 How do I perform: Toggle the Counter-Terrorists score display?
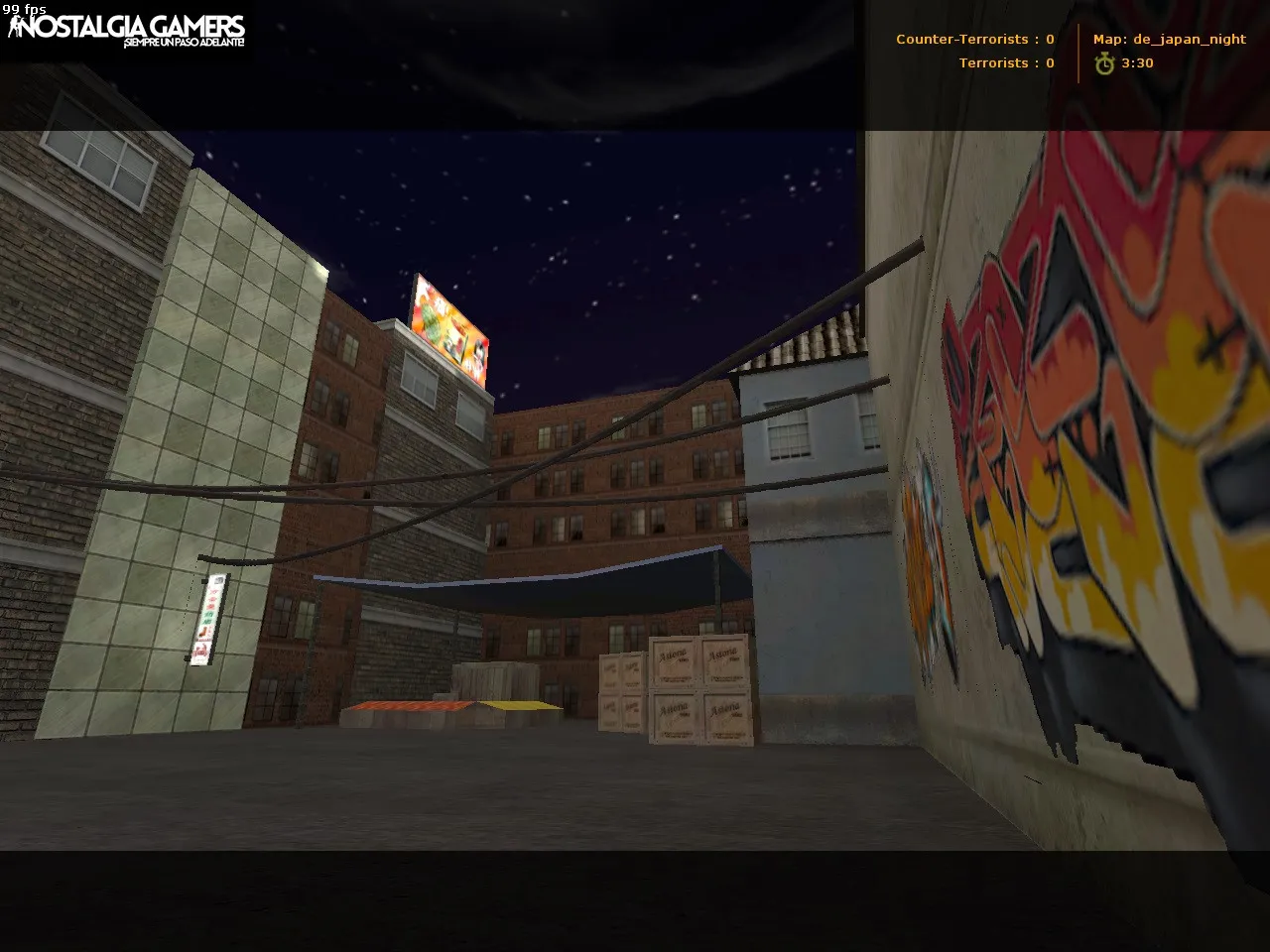(972, 39)
